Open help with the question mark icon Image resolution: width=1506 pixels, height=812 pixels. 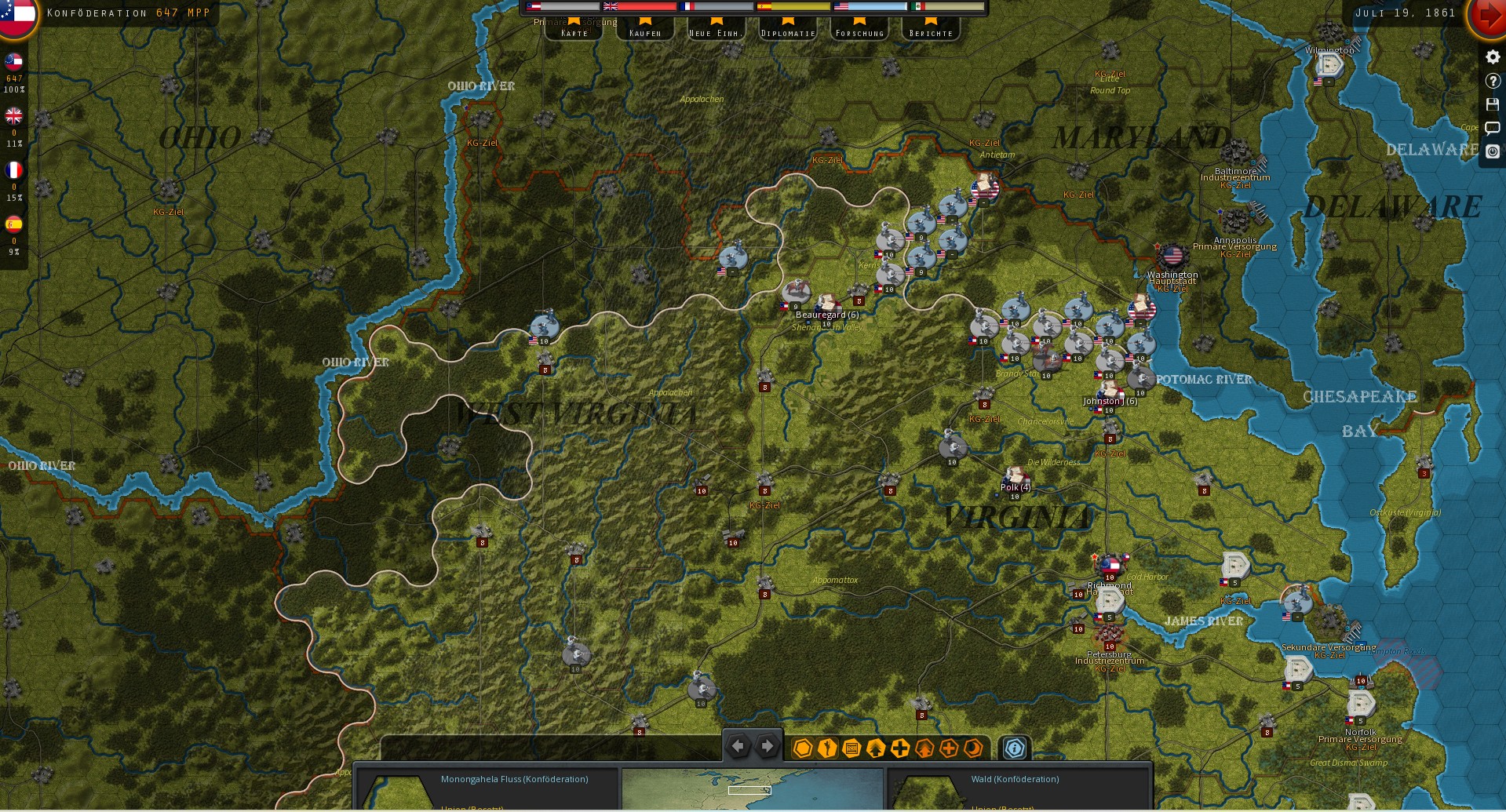pyautogui.click(x=1492, y=81)
